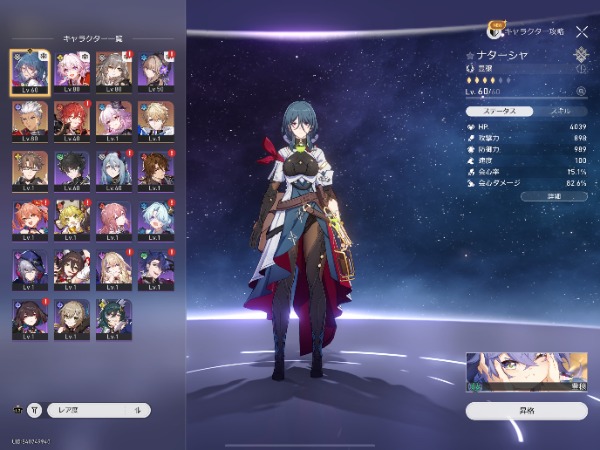Viewport: 600px width, 450px height.
Task: Toggle the sort order arrows
Action: point(137,410)
